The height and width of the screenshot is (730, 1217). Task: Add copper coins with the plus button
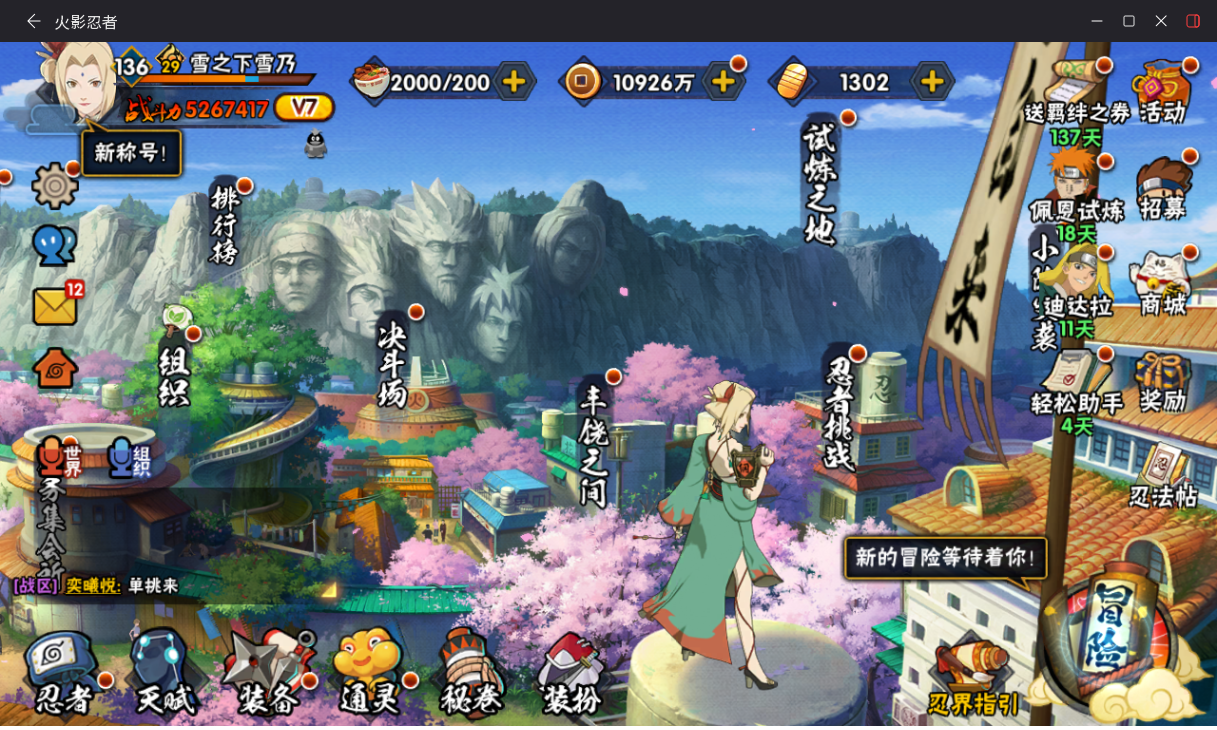pos(723,82)
